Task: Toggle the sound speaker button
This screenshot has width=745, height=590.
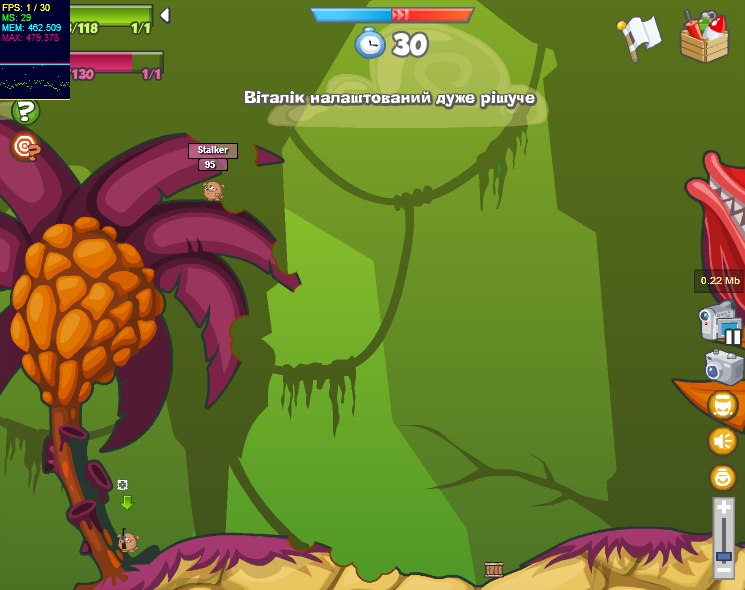Action: tap(722, 441)
